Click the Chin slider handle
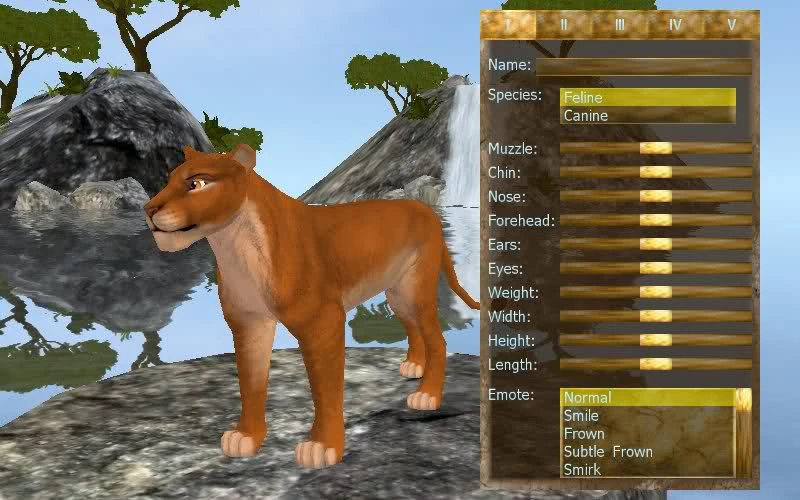The width and height of the screenshot is (800, 500). pos(655,172)
